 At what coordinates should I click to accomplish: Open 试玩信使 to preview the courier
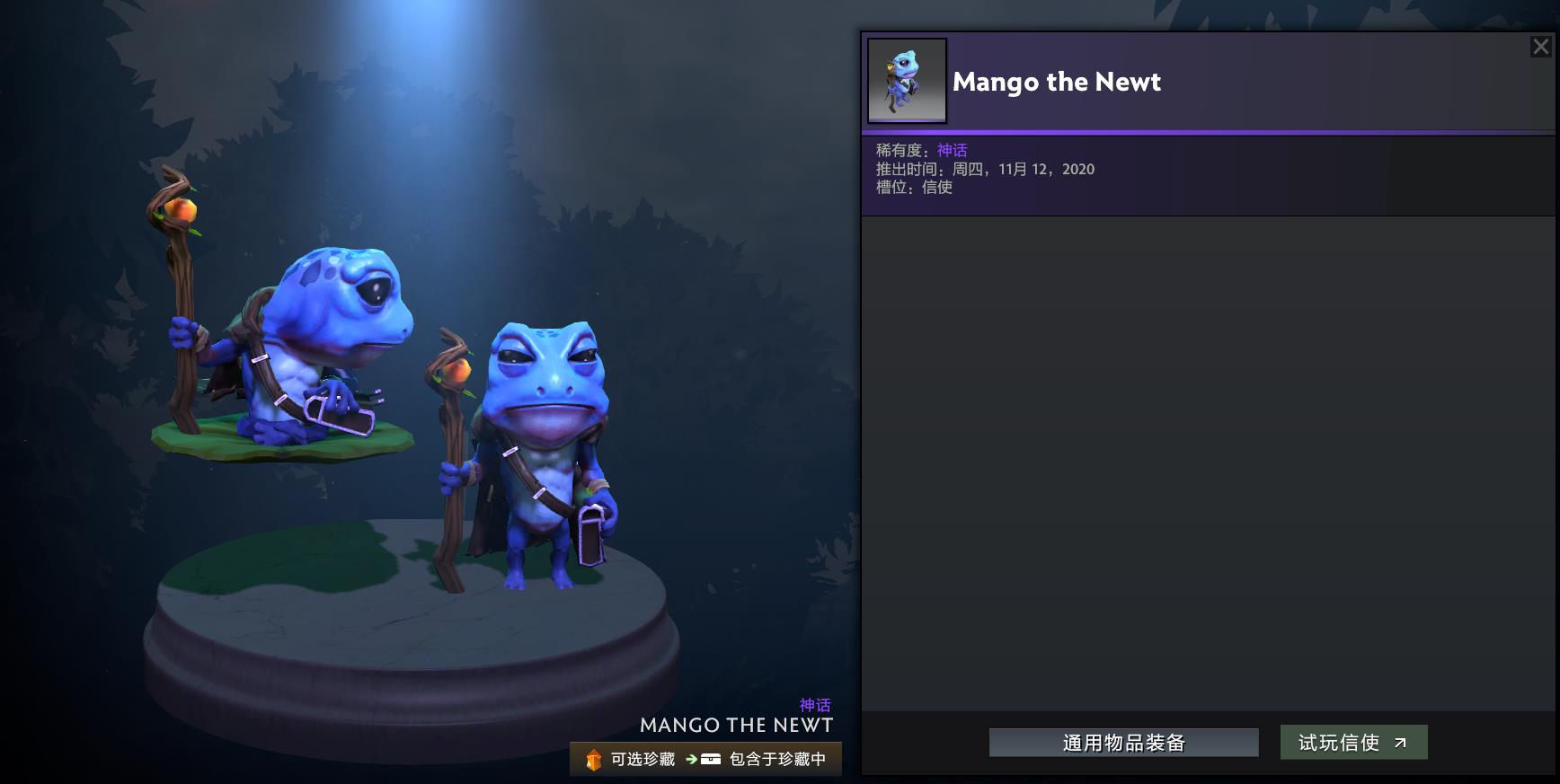click(1353, 743)
